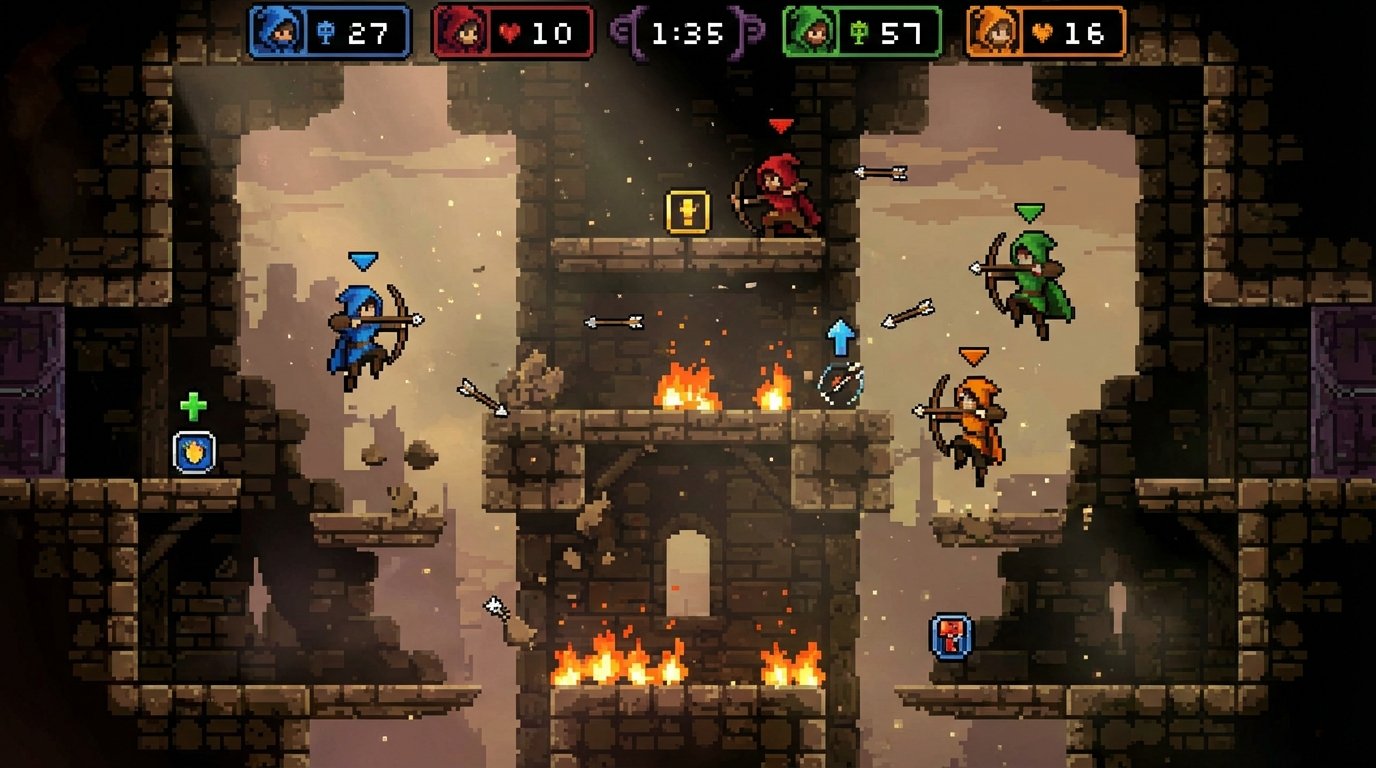This screenshot has height=768, width=1376.
Task: Click the orange player's portrait icon
Action: (995, 31)
